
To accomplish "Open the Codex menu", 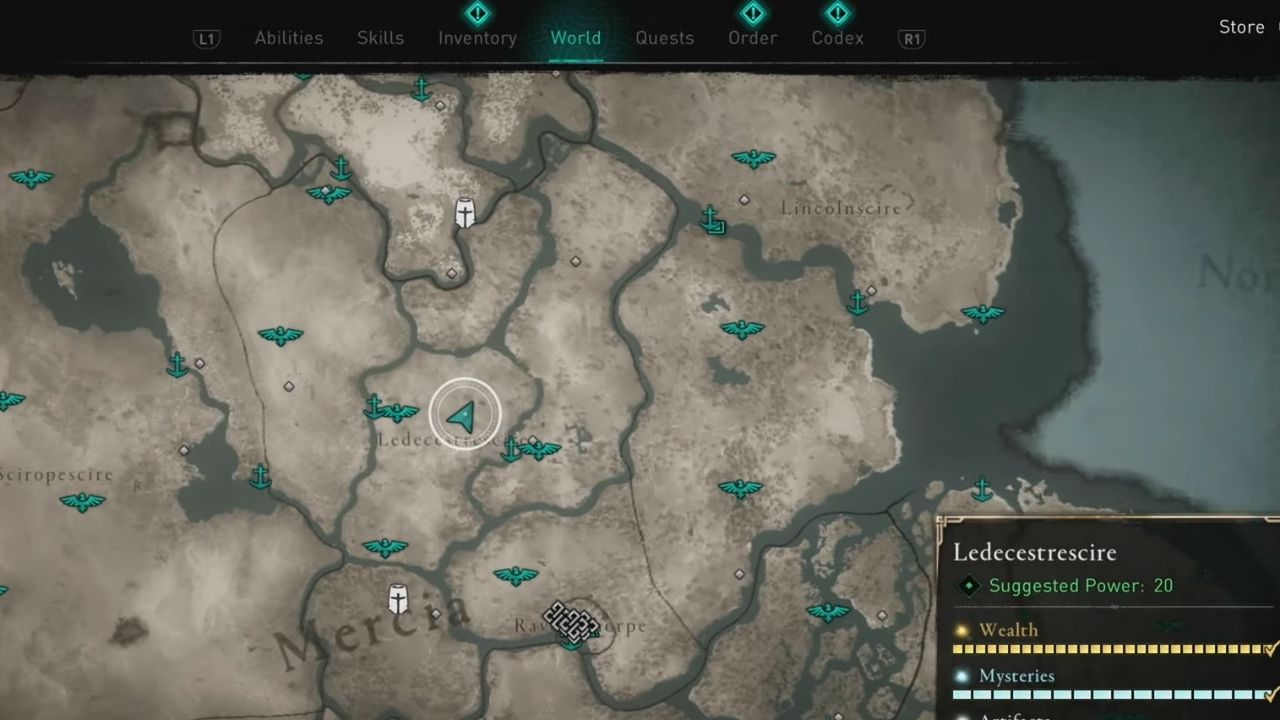I will 837,37.
